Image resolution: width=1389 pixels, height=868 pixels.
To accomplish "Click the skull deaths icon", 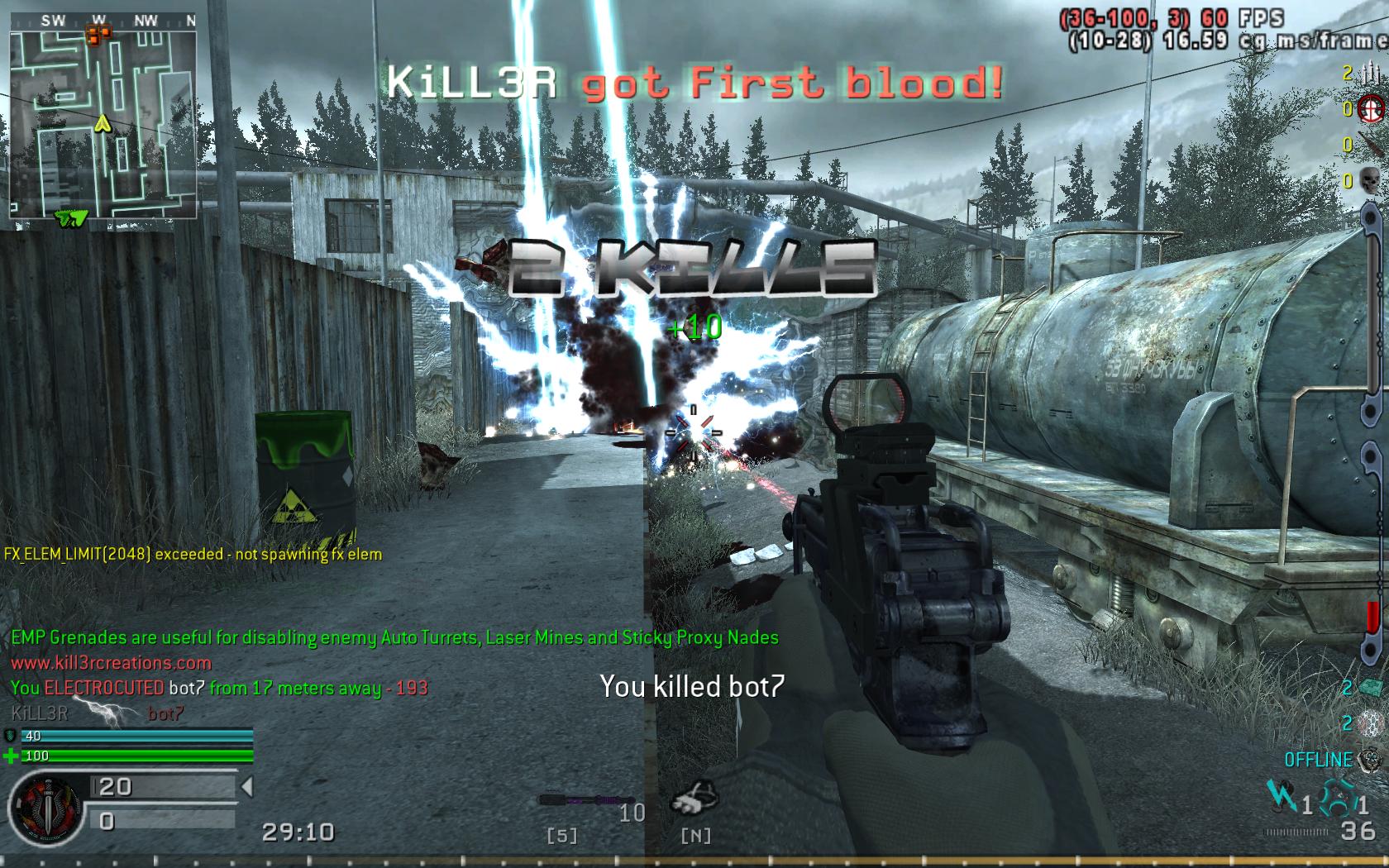I will [x=1370, y=179].
